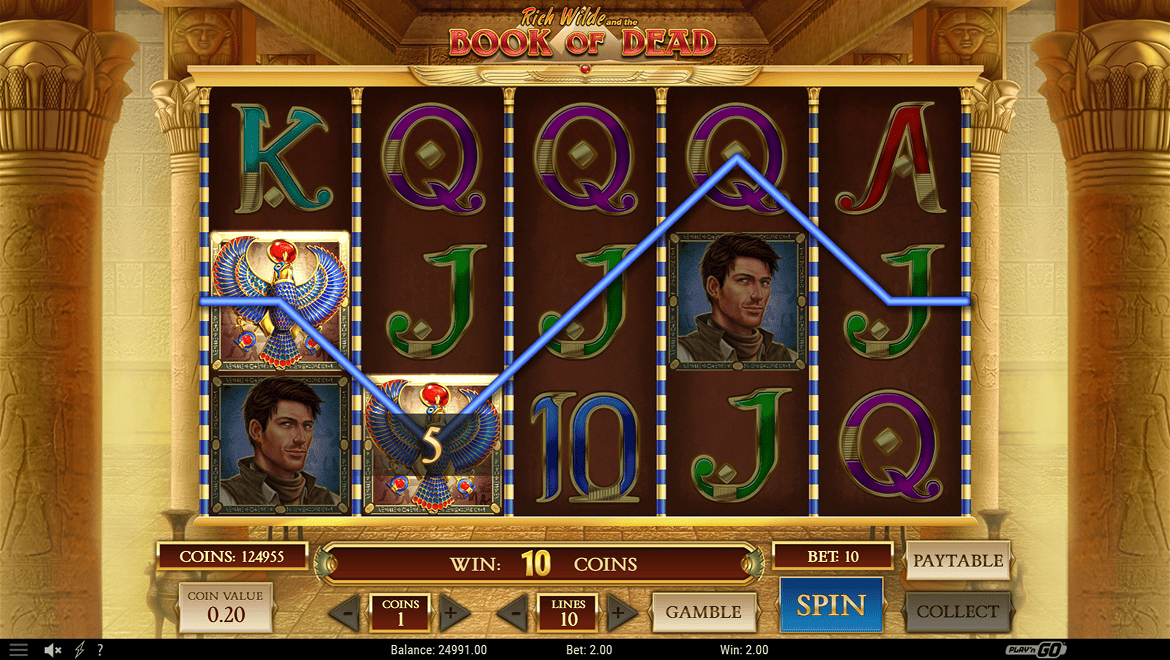This screenshot has width=1170, height=660.
Task: Open the hamburger menu in bottom bar
Action: [19, 650]
